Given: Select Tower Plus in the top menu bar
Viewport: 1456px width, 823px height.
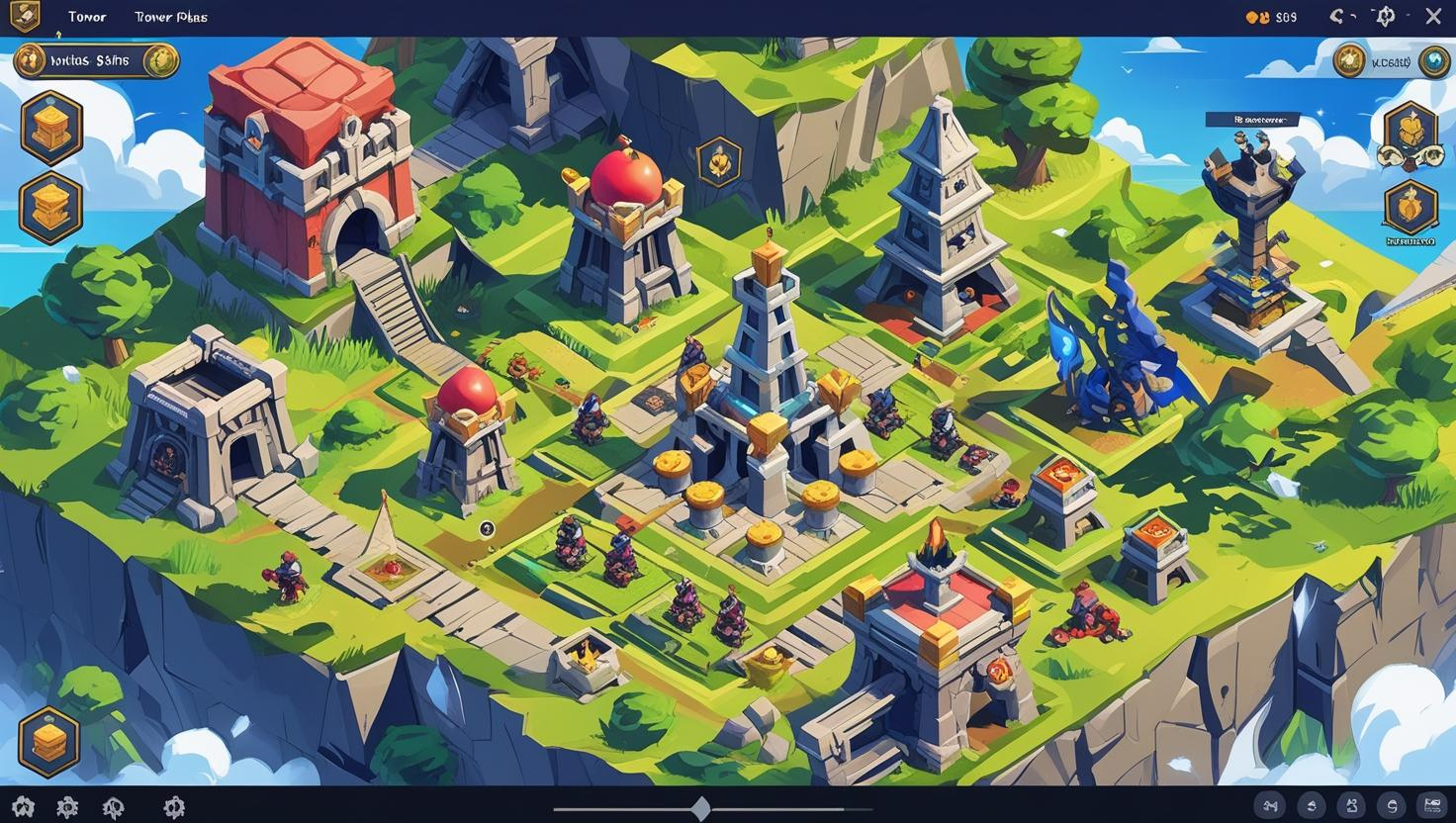Looking at the screenshot, I should point(170,16).
